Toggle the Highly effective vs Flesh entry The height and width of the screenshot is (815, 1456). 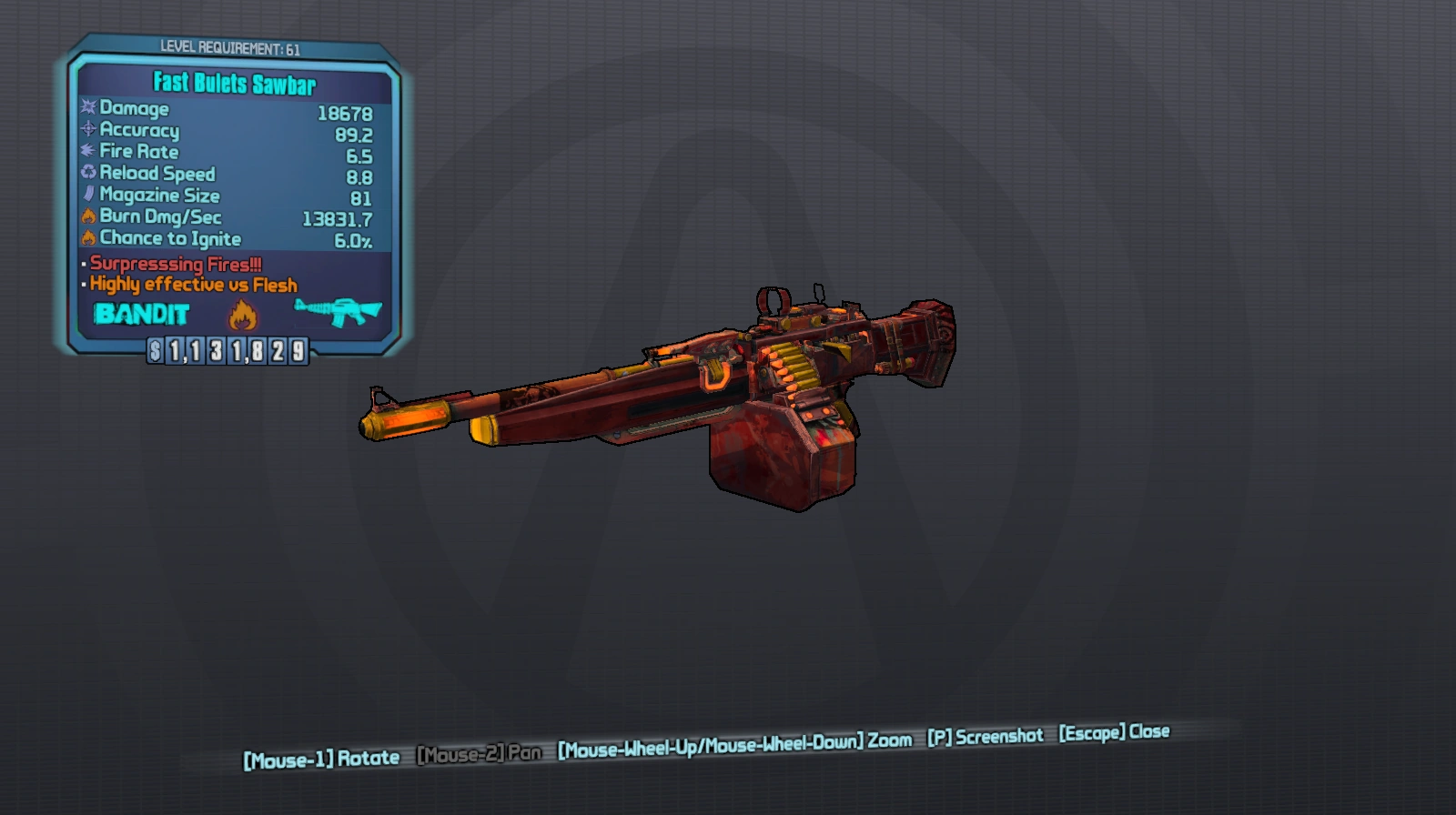click(193, 285)
